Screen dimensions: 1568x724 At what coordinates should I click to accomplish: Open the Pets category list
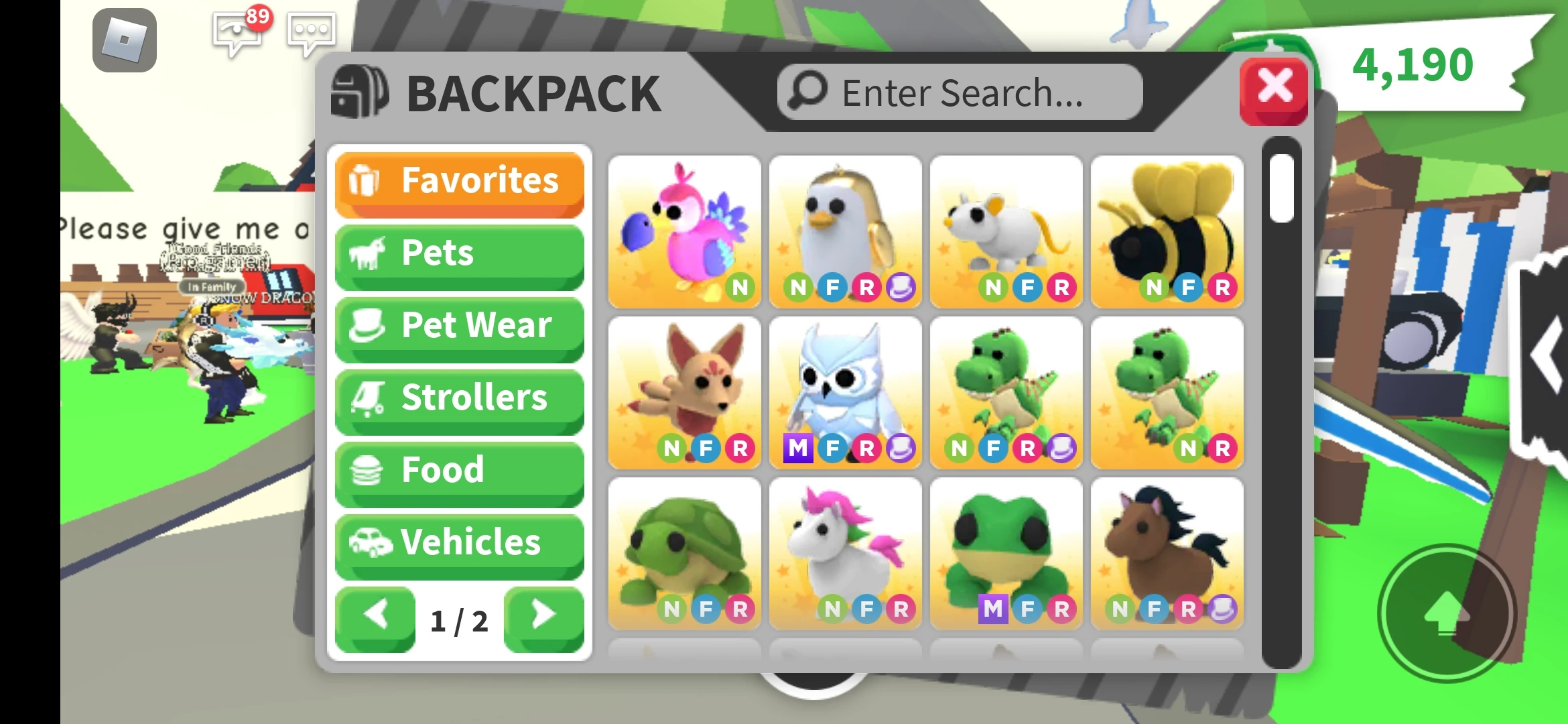click(x=459, y=253)
